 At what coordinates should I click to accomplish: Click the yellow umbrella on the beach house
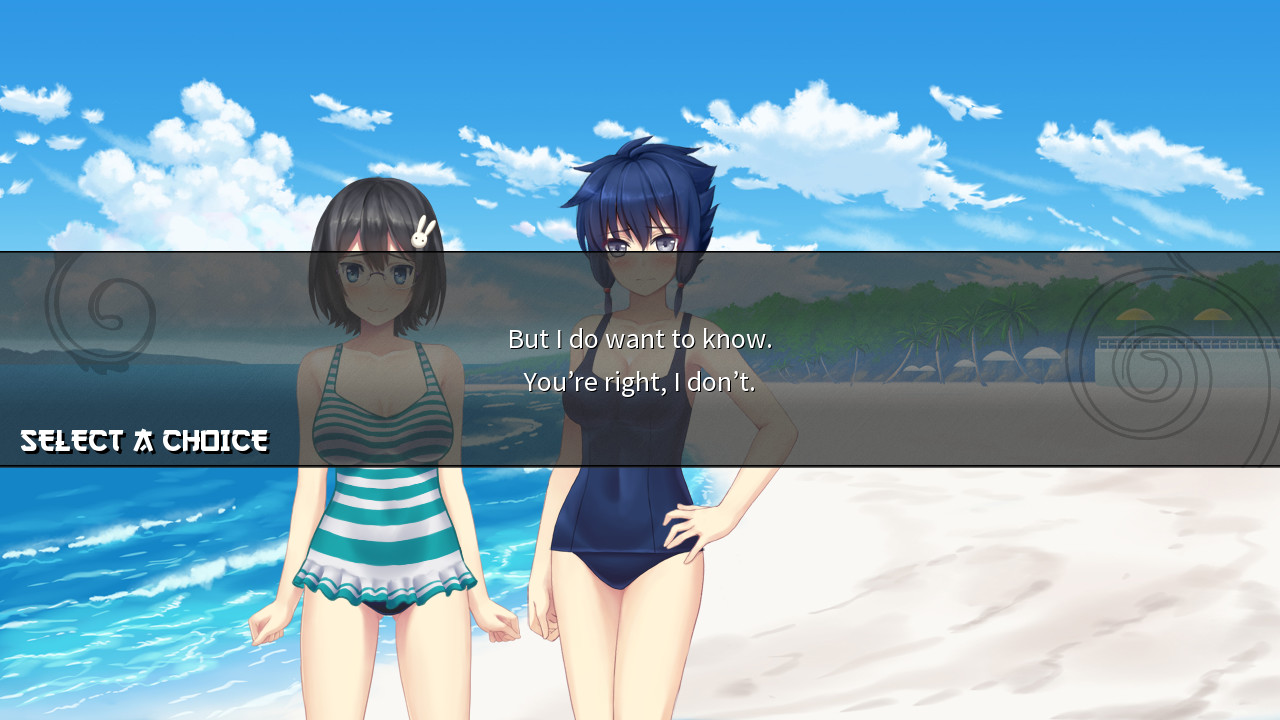pyautogui.click(x=1211, y=315)
